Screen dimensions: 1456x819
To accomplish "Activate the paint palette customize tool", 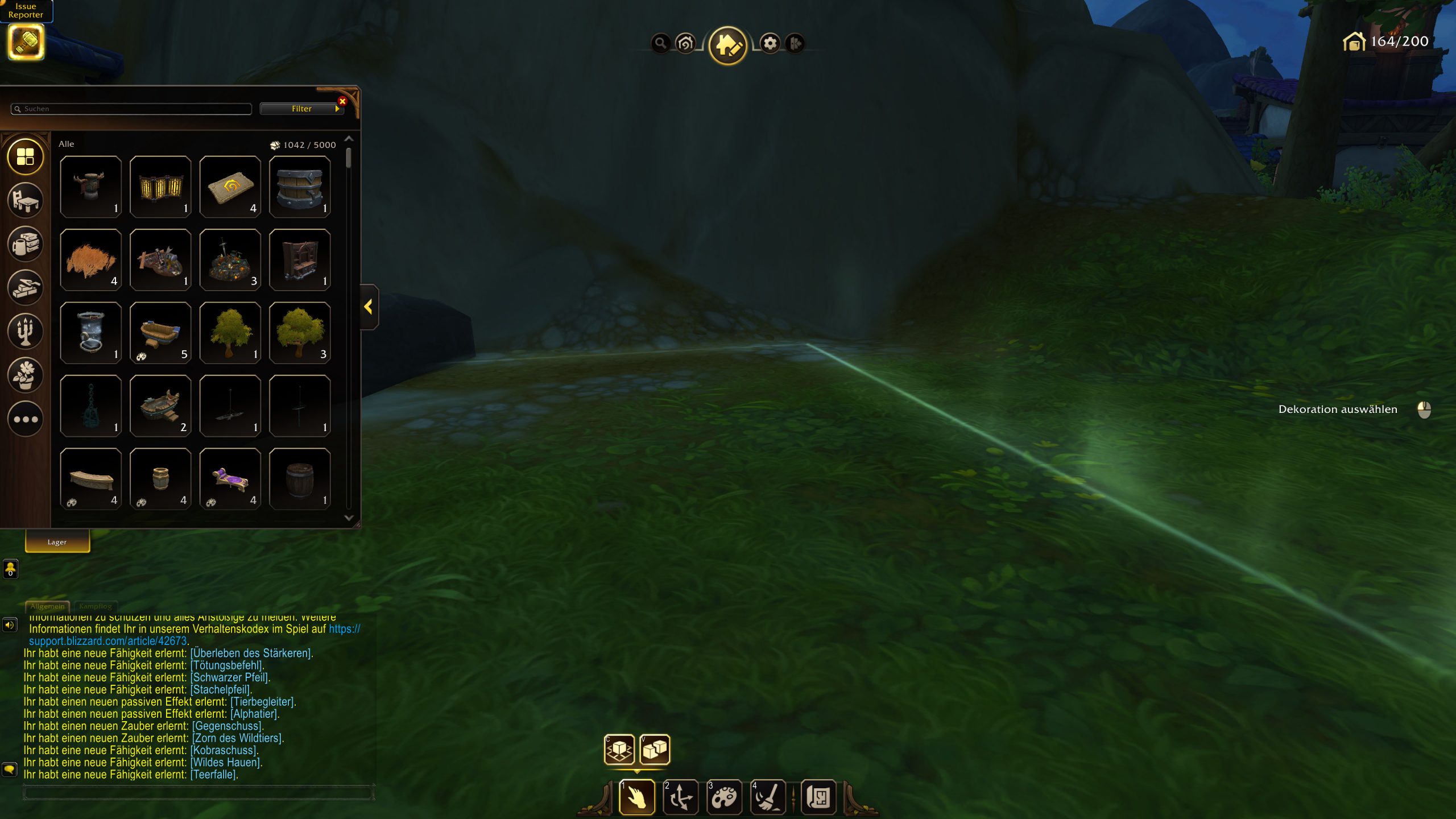I will [x=724, y=797].
